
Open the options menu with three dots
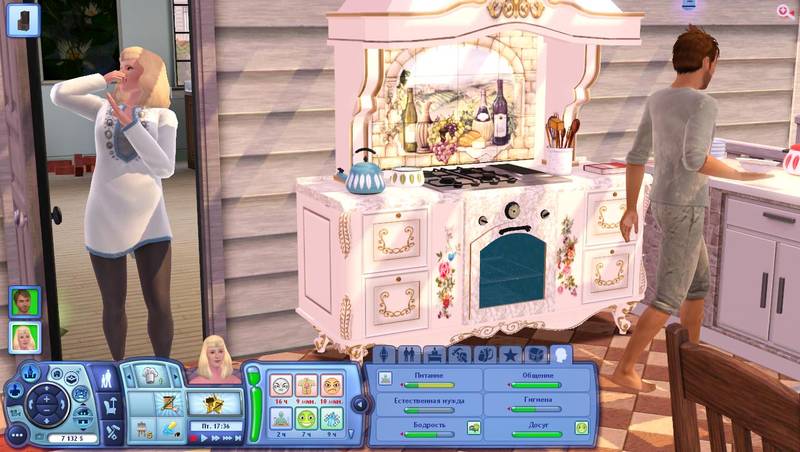pyautogui.click(x=17, y=435)
